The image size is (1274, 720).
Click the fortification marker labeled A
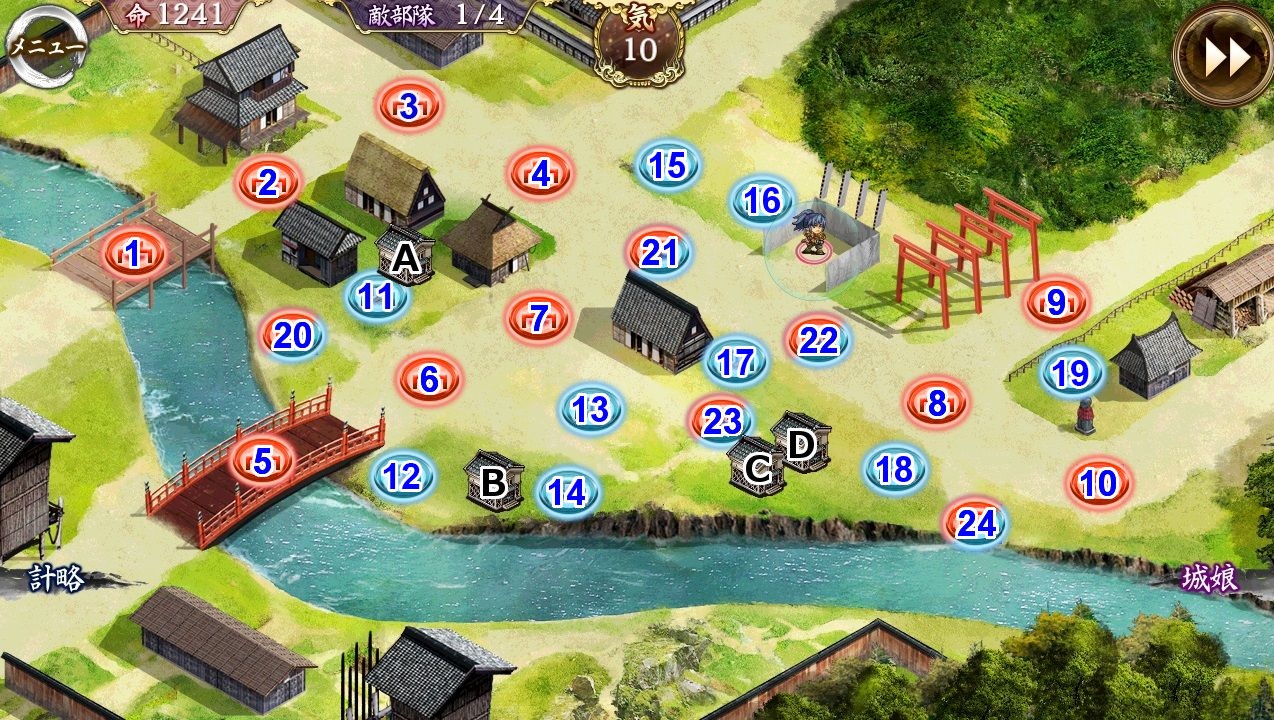point(405,256)
